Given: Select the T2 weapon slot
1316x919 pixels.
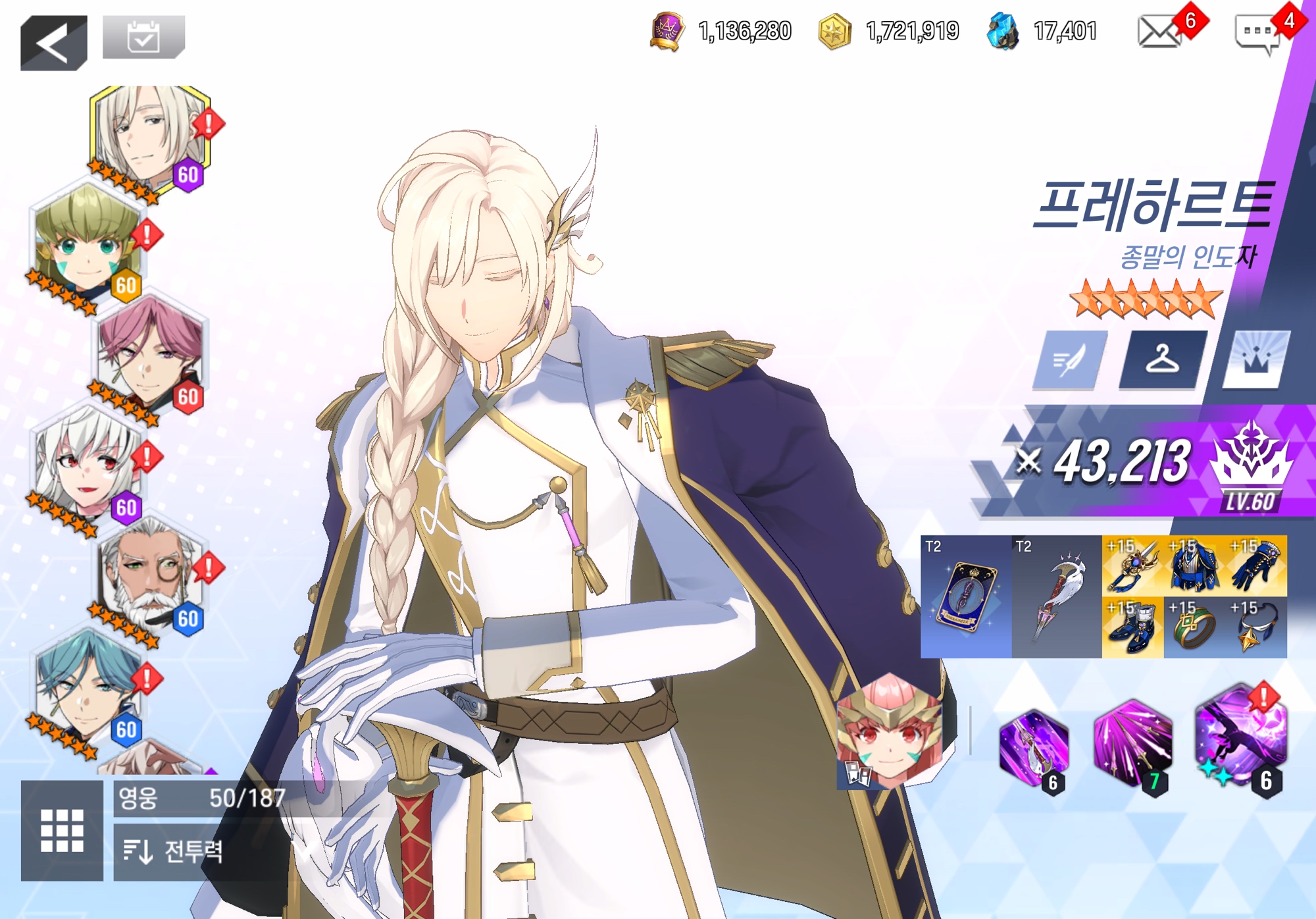Looking at the screenshot, I should point(1056,596).
